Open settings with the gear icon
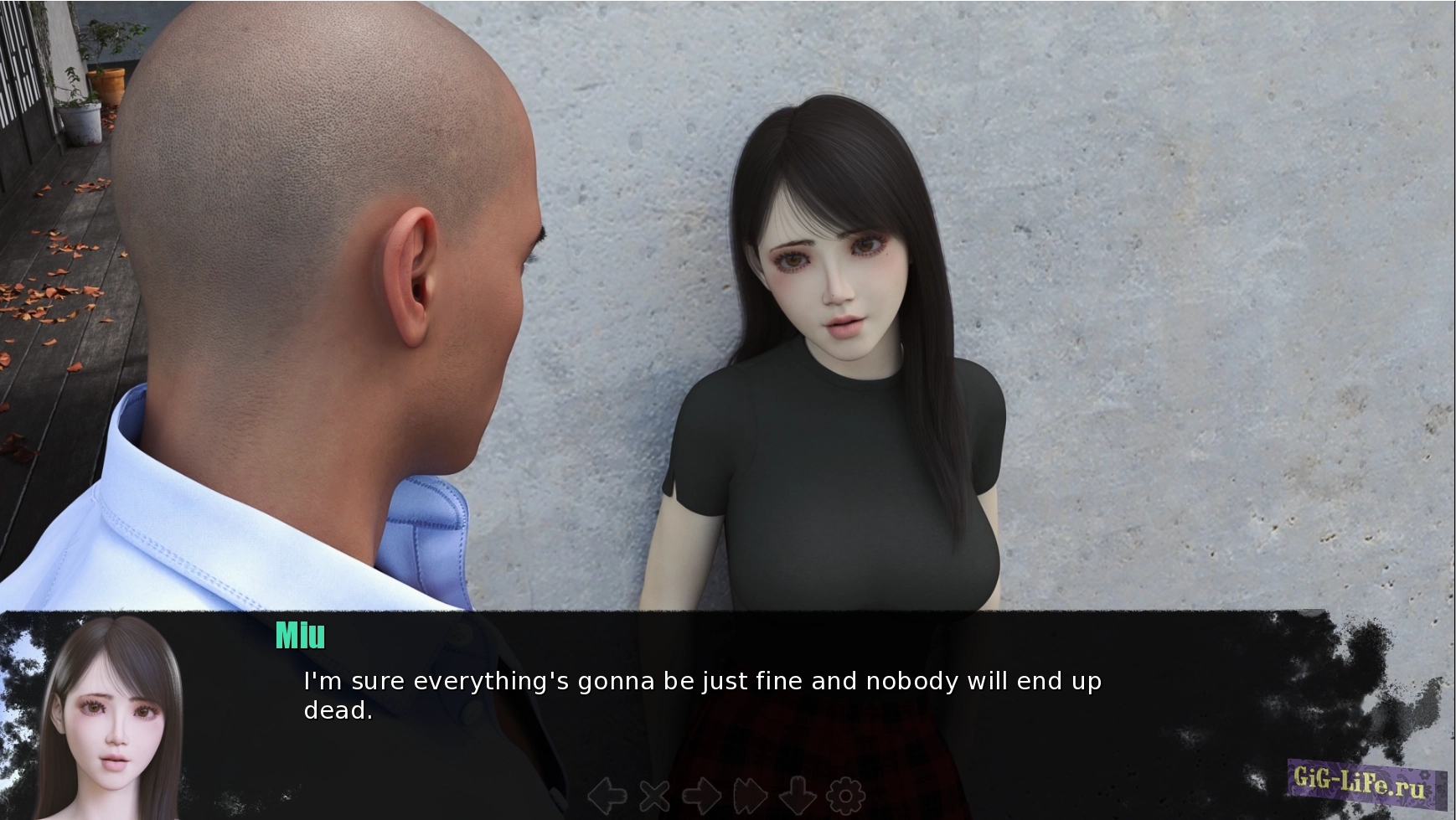 coord(845,795)
